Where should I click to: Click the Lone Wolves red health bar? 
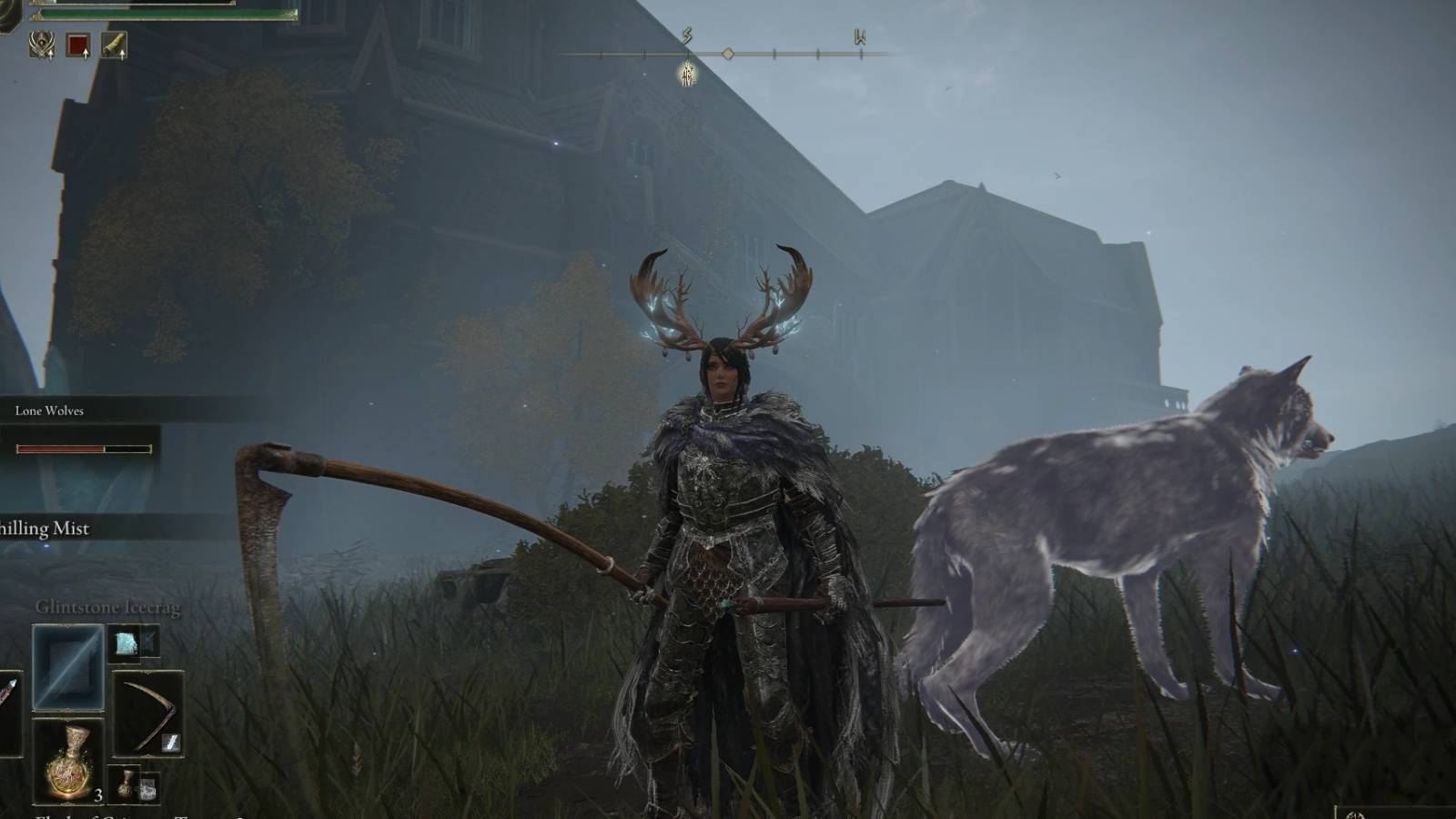[59, 447]
